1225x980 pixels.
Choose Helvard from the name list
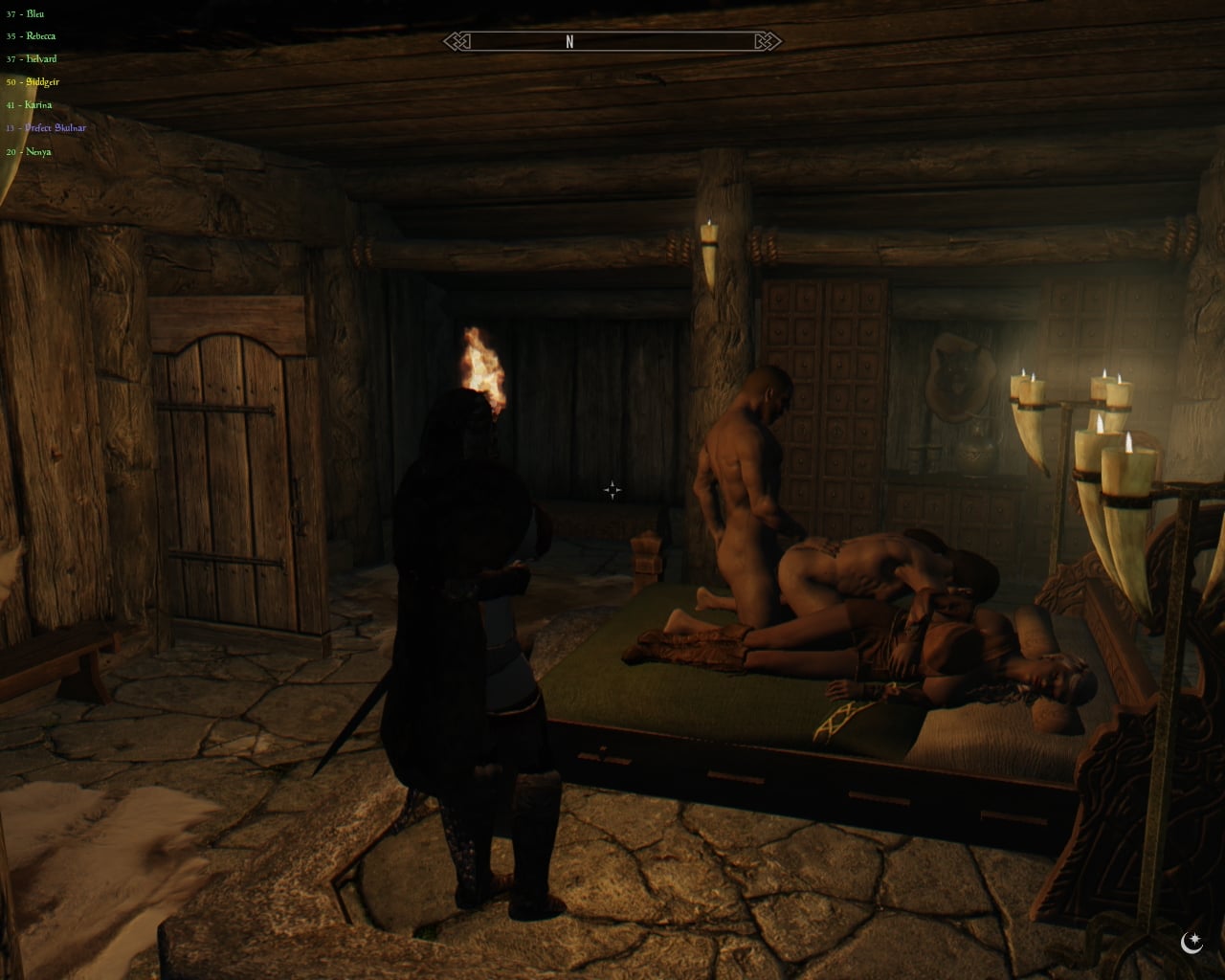click(x=41, y=59)
